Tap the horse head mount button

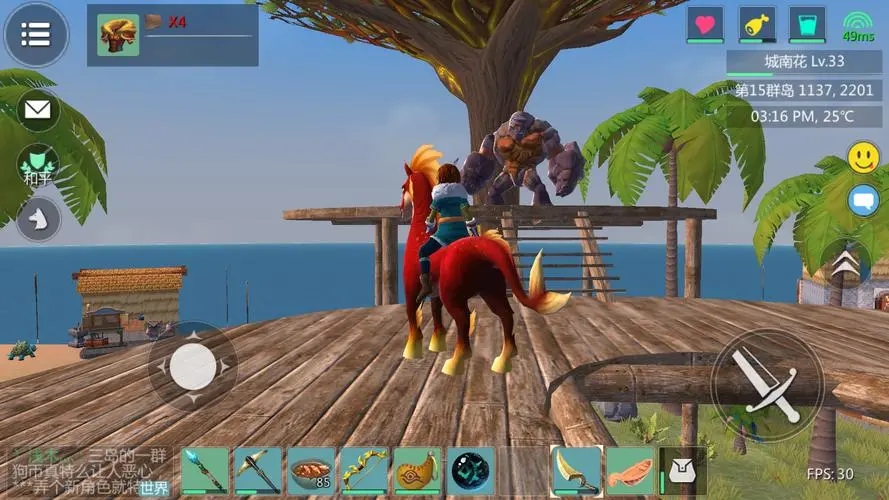click(x=38, y=217)
